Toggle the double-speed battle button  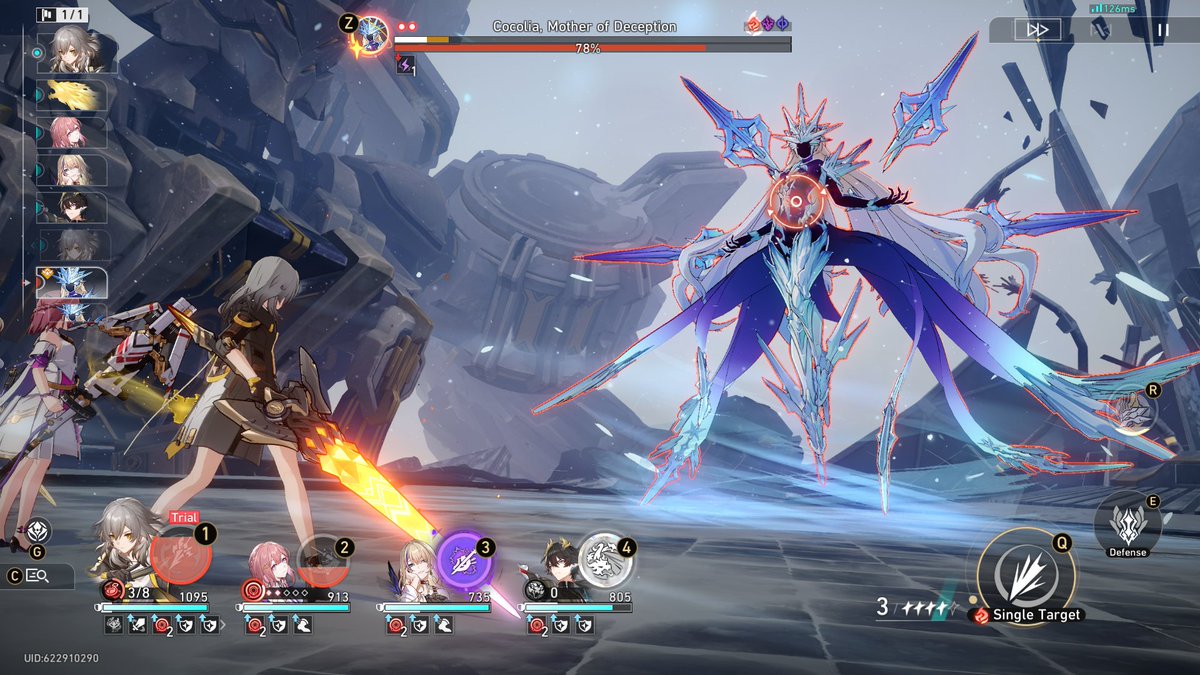pyautogui.click(x=1037, y=30)
